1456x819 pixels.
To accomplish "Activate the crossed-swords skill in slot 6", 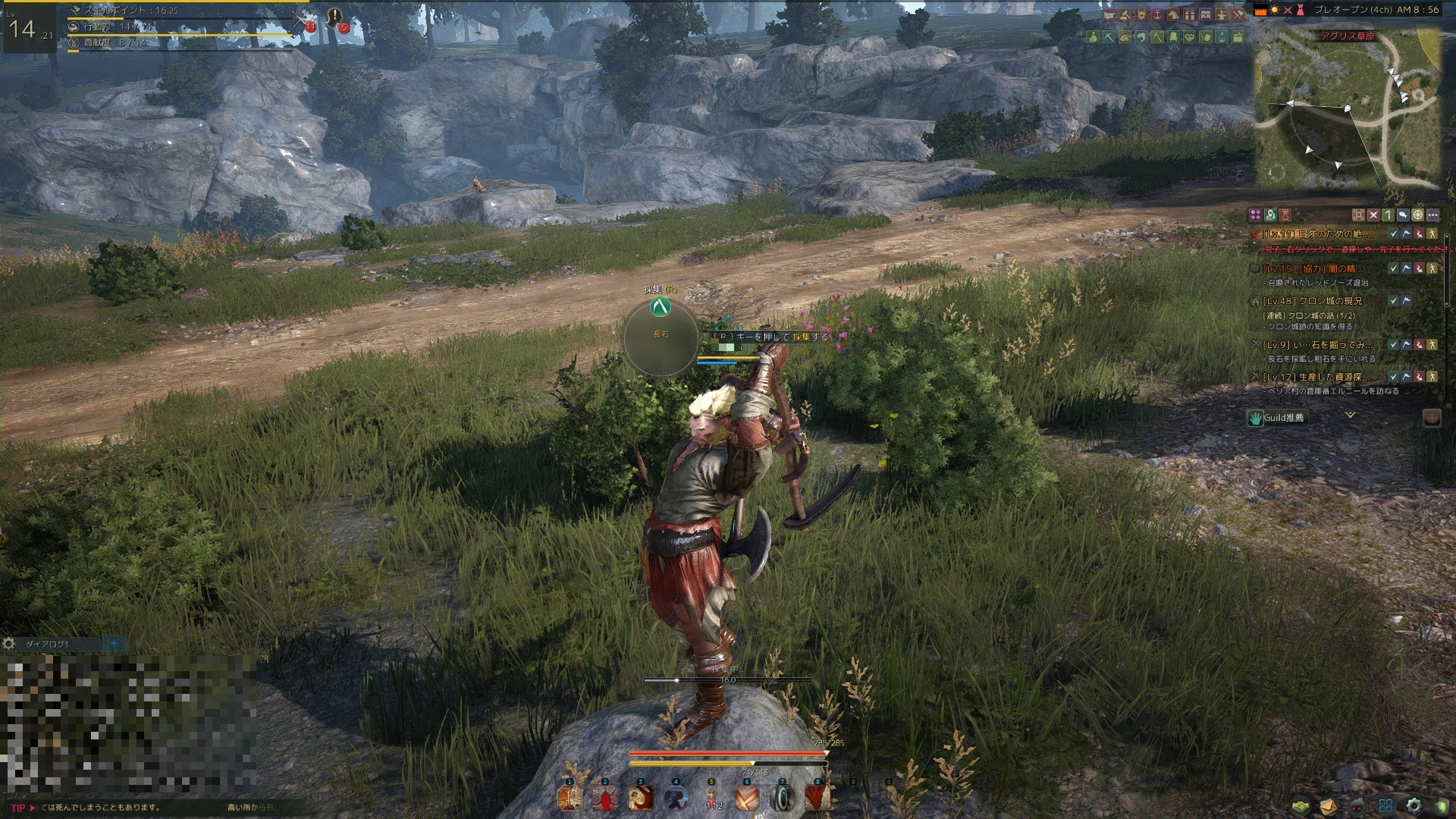I will click(x=747, y=798).
